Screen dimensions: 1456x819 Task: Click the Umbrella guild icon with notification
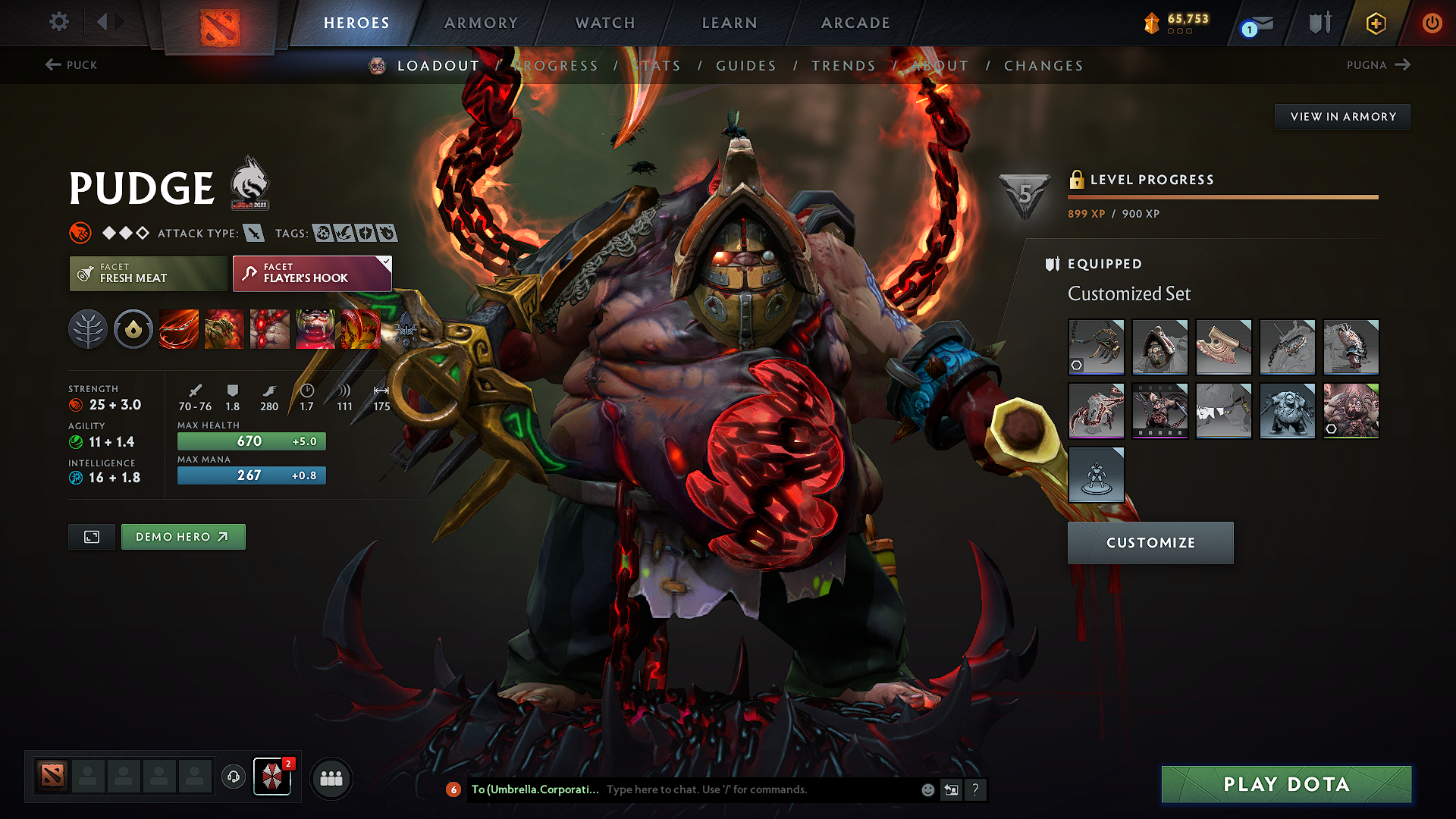272,777
